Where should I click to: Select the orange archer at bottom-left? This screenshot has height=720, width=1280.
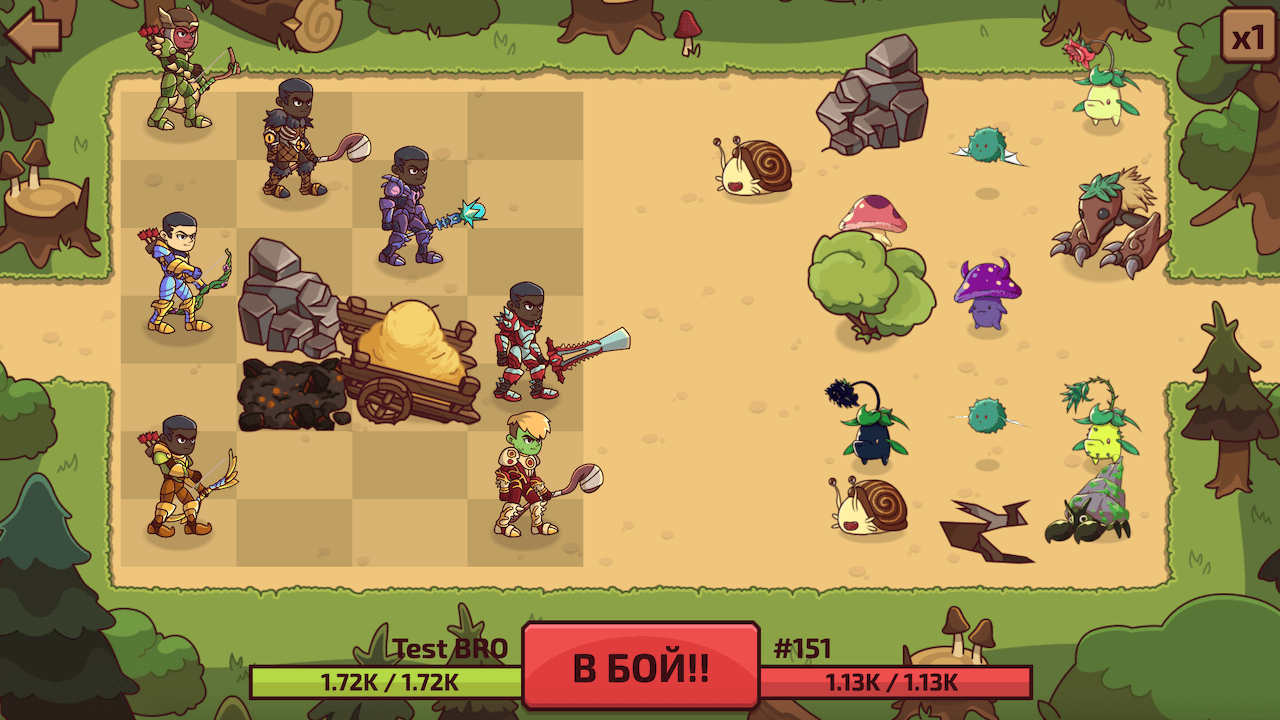pyautogui.click(x=180, y=470)
